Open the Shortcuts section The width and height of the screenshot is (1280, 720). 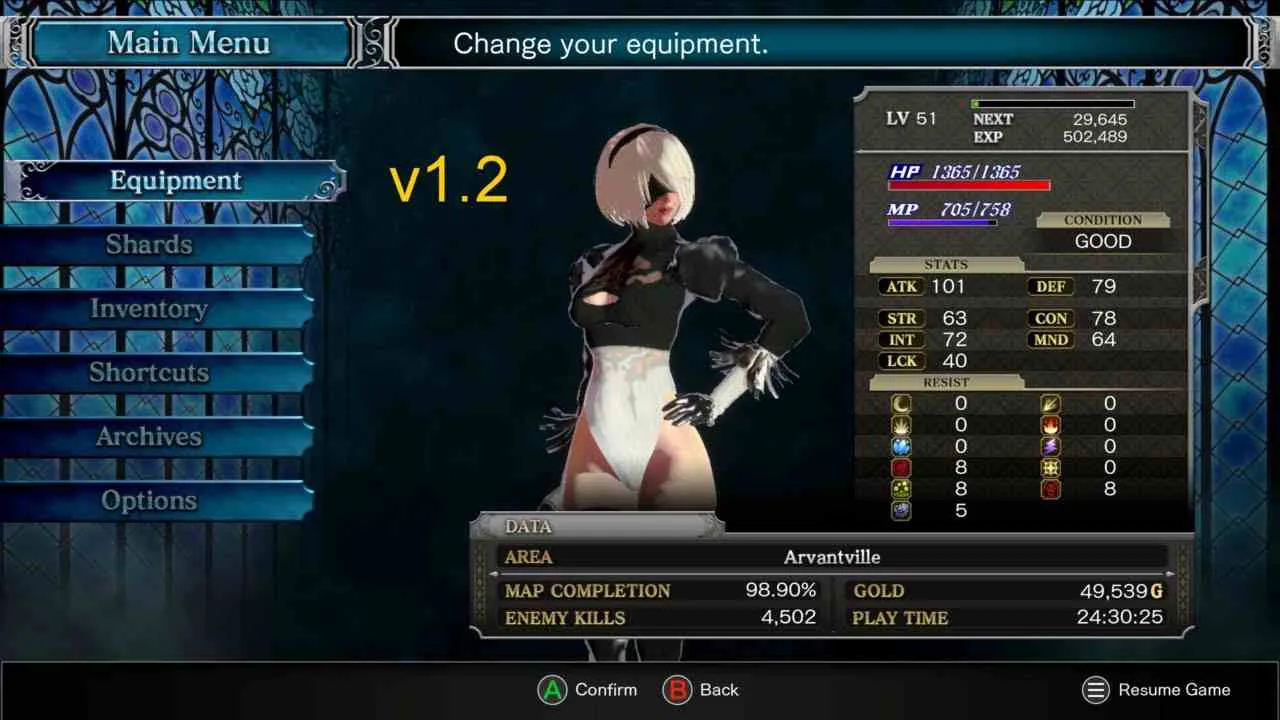(148, 372)
